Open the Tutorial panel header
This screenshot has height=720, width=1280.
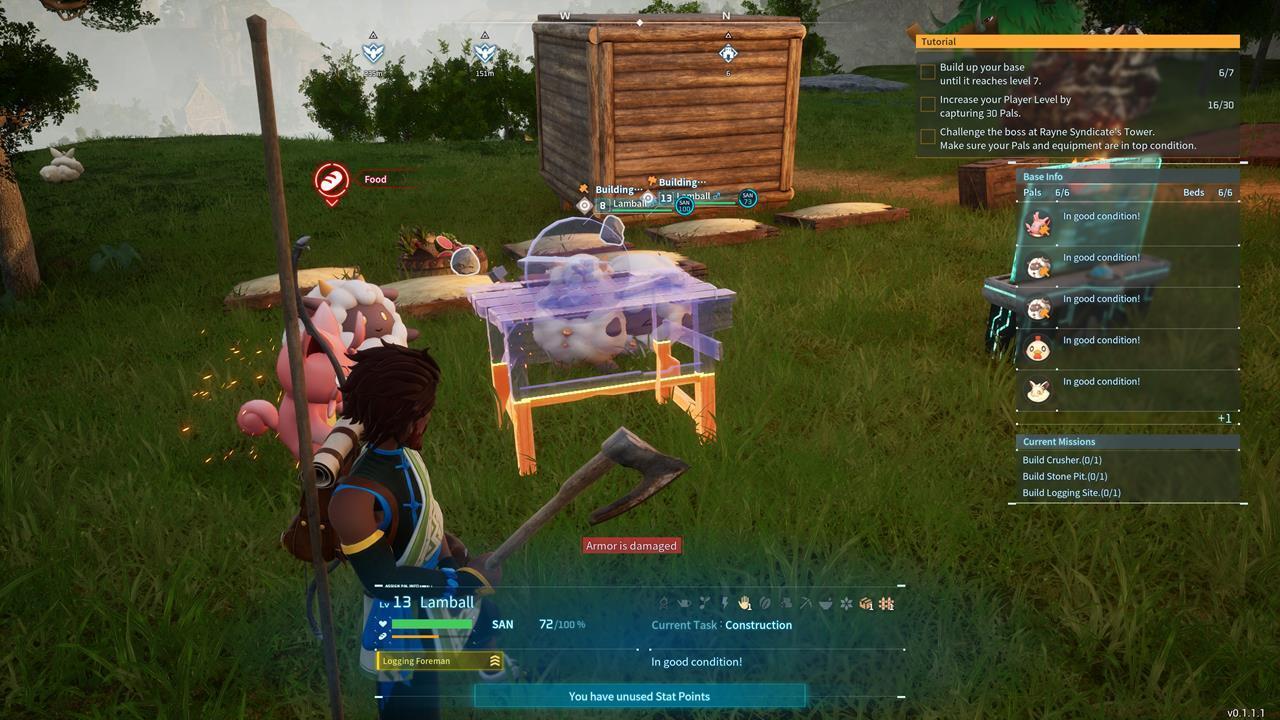[937, 41]
